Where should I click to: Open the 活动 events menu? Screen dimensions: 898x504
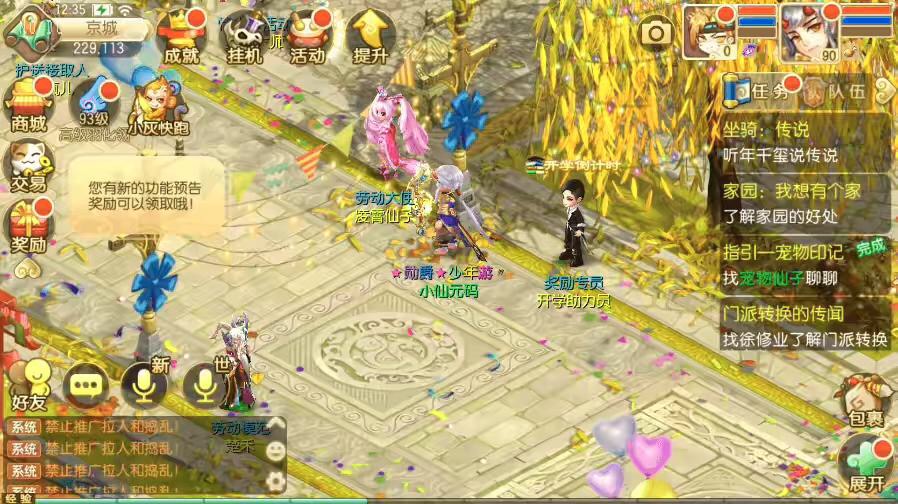pos(307,38)
